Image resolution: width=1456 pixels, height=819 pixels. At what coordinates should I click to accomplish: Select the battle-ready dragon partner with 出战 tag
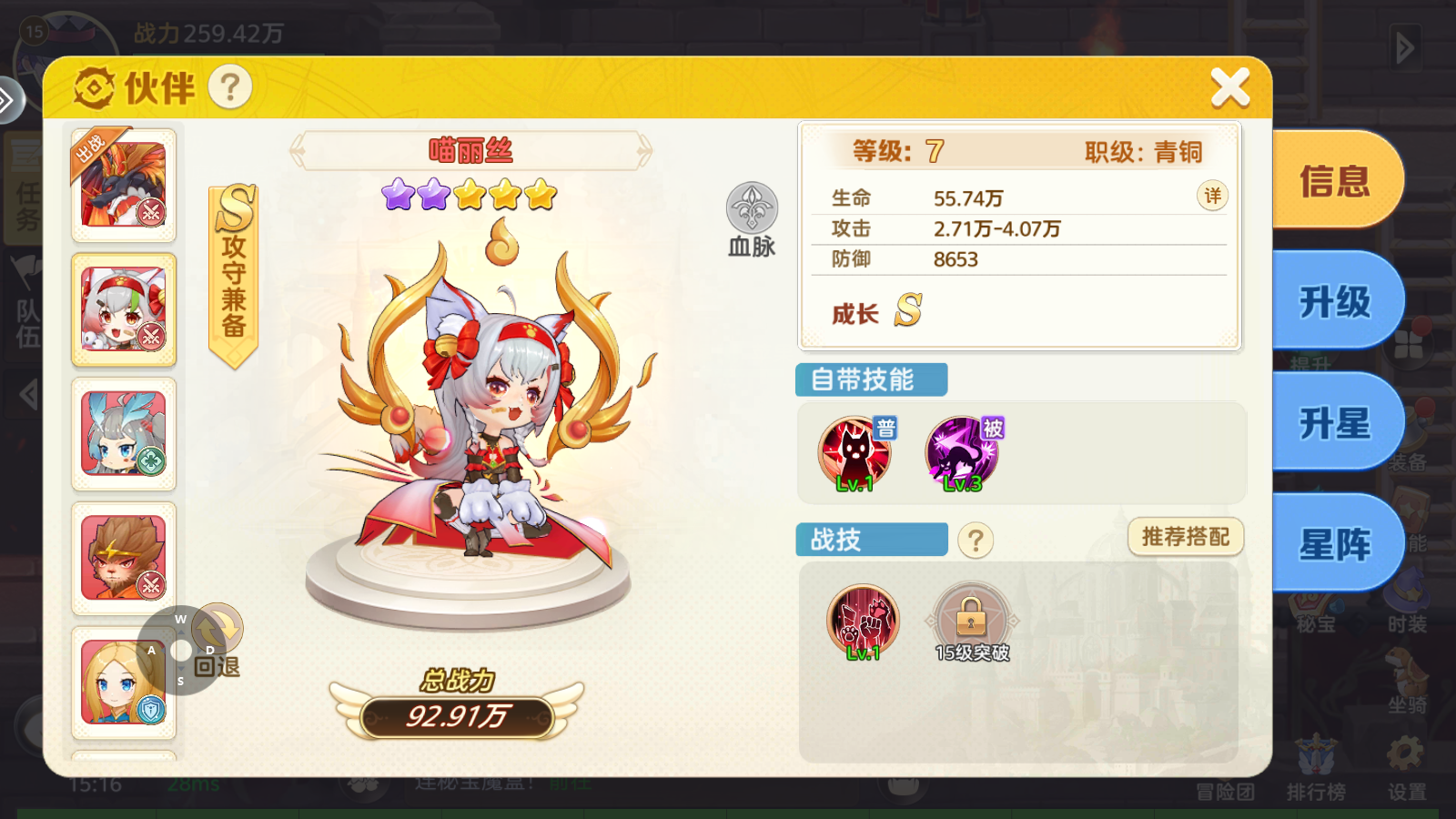click(x=124, y=184)
